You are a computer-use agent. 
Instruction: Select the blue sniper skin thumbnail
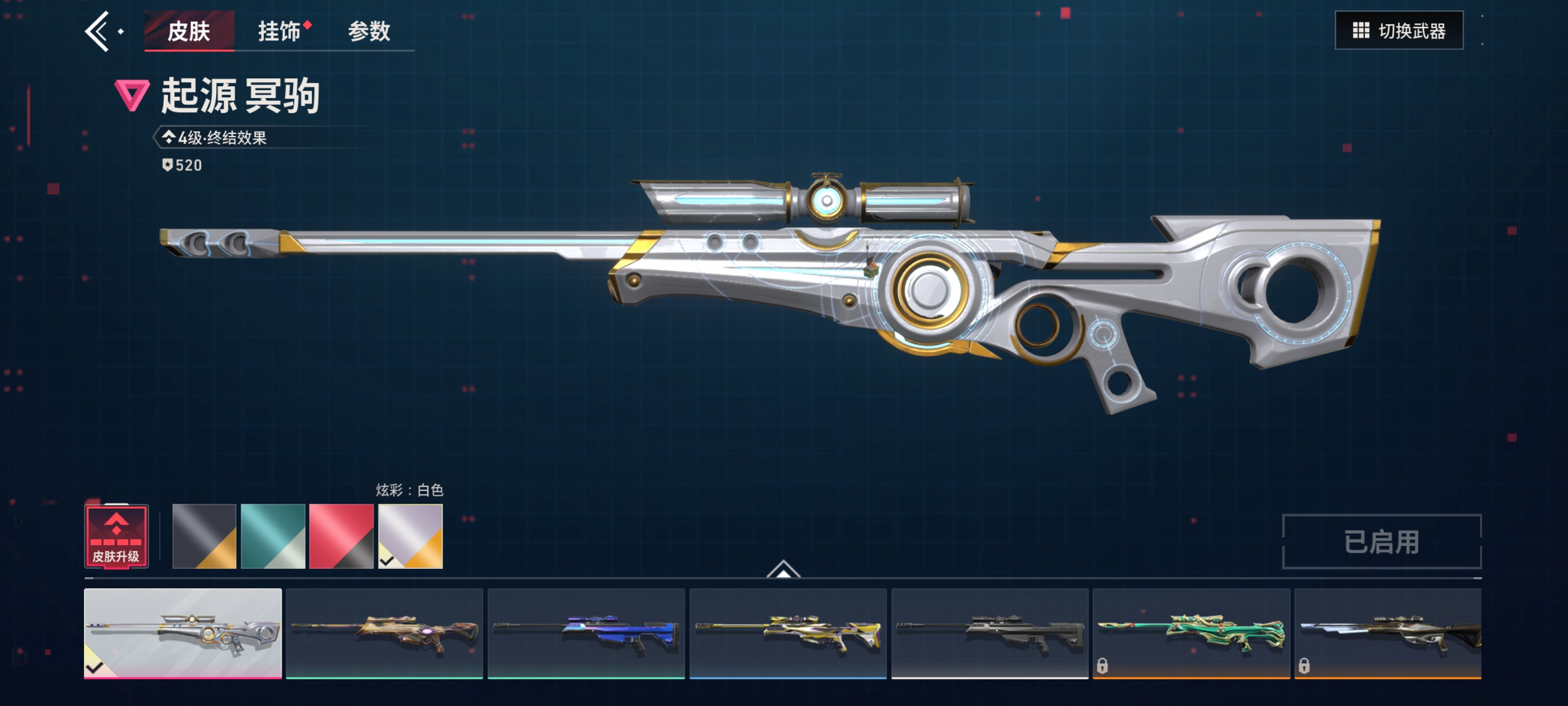pos(586,633)
